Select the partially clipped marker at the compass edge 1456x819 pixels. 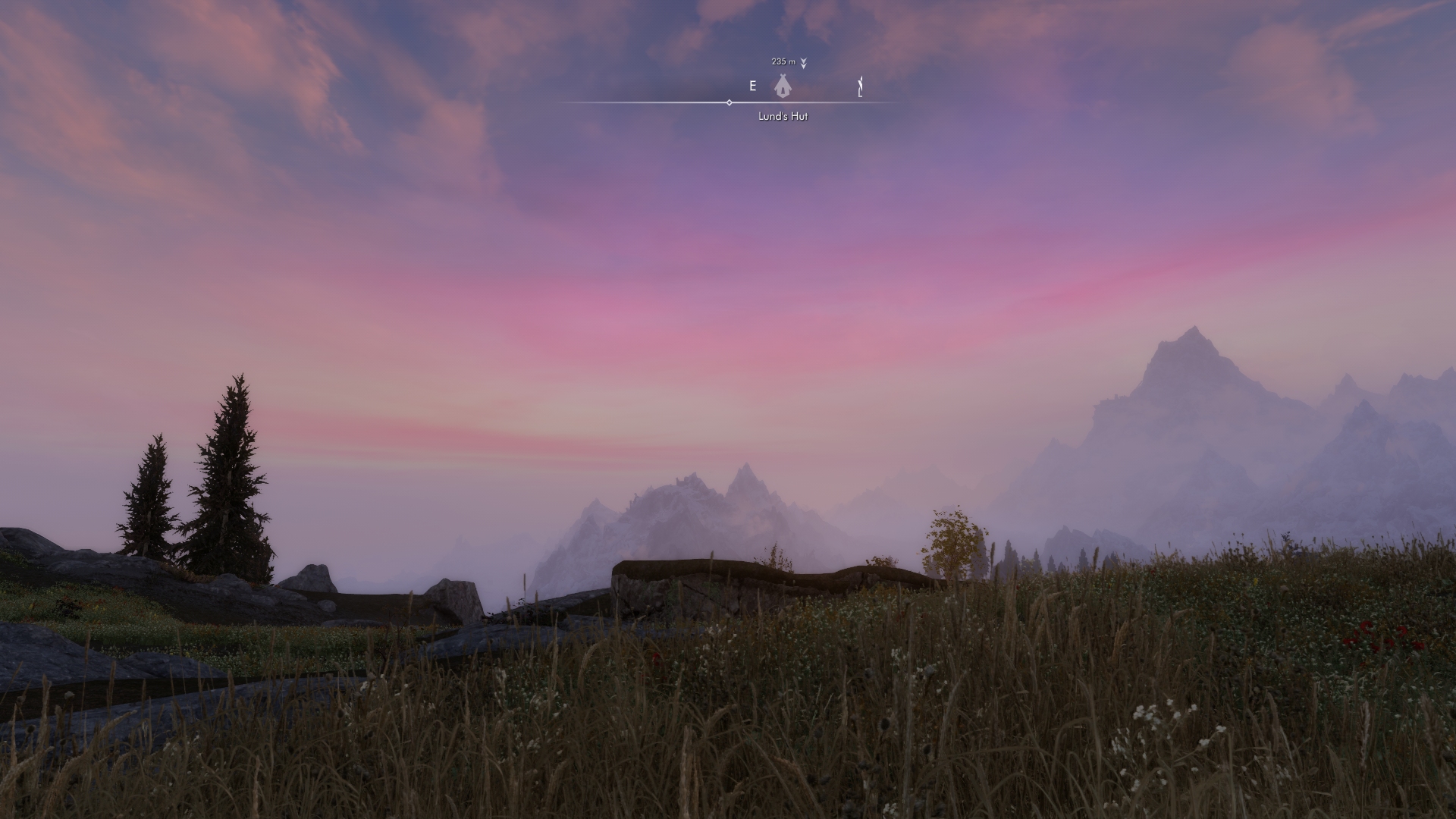tap(860, 87)
